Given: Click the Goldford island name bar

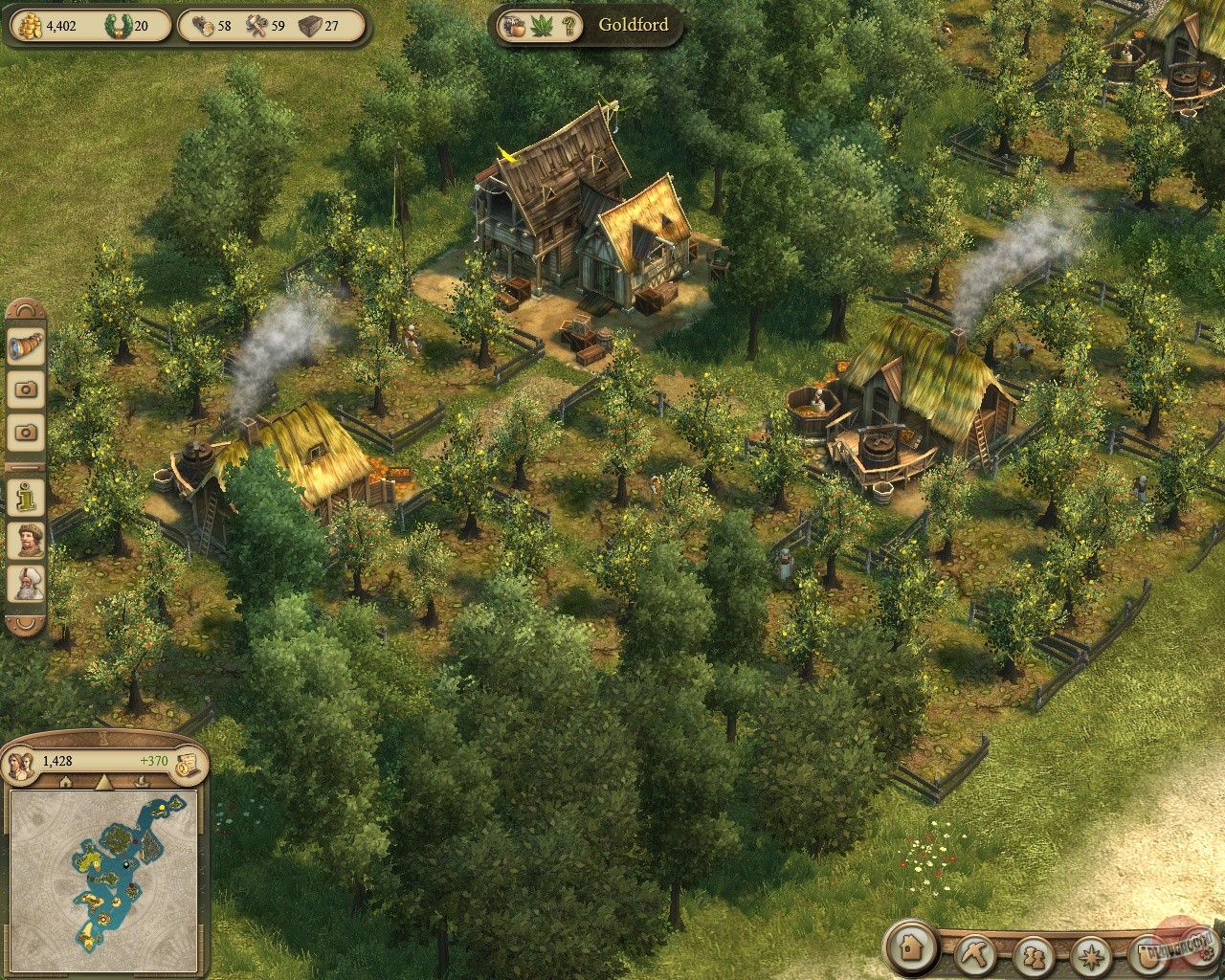Looking at the screenshot, I should (x=633, y=25).
